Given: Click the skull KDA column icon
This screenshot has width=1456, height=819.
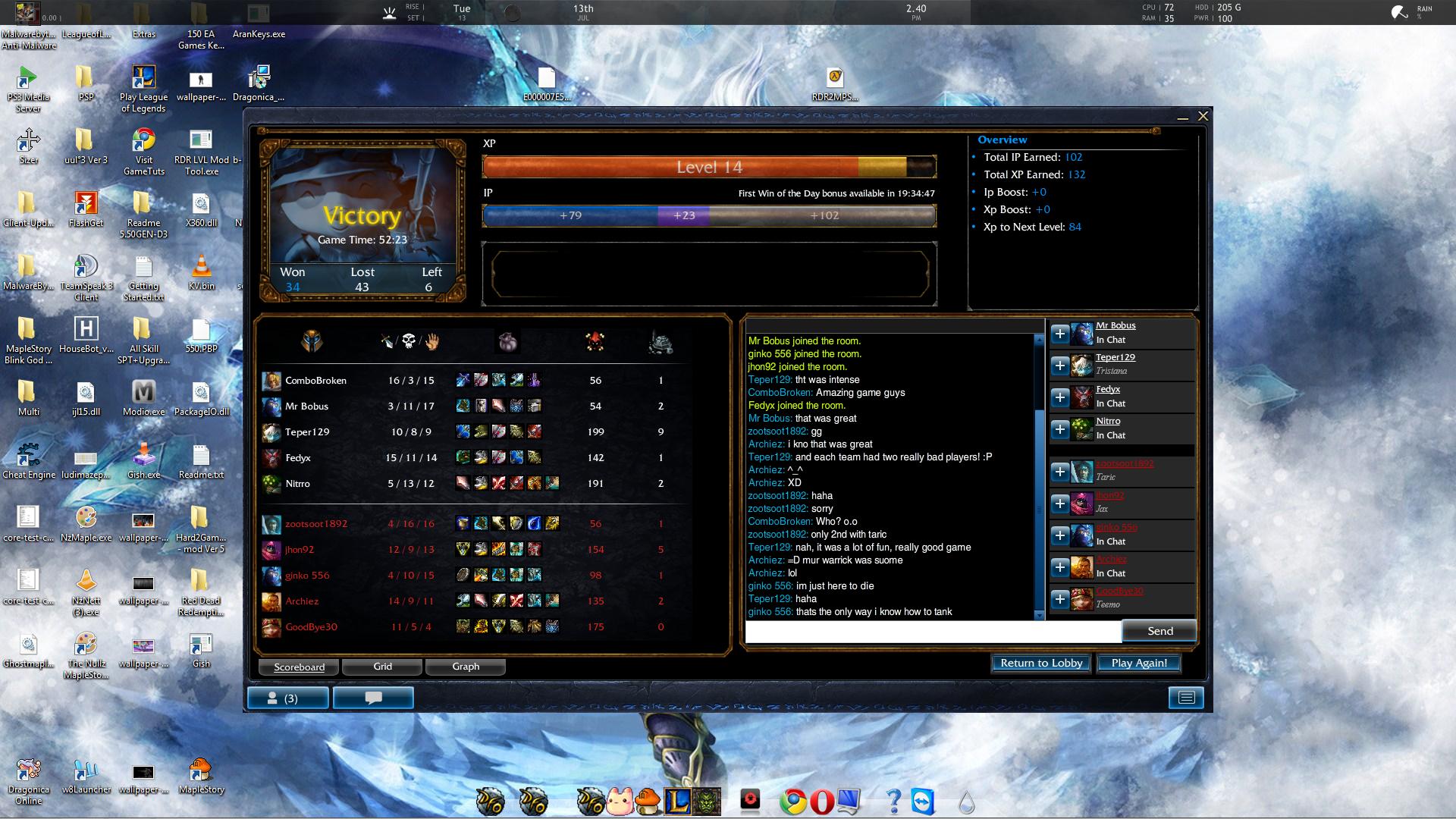Looking at the screenshot, I should (407, 342).
